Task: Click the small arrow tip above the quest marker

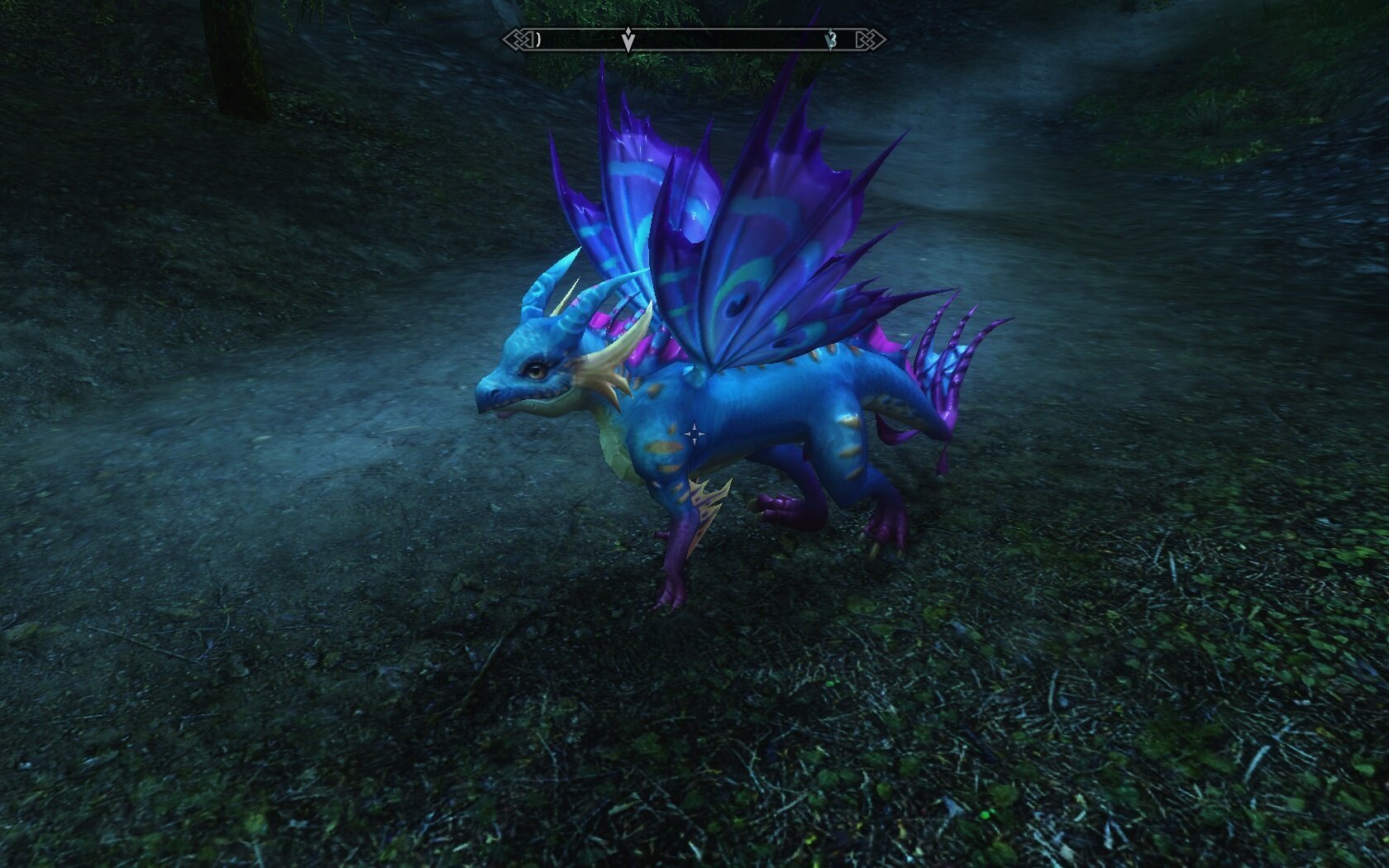Action: (x=628, y=30)
